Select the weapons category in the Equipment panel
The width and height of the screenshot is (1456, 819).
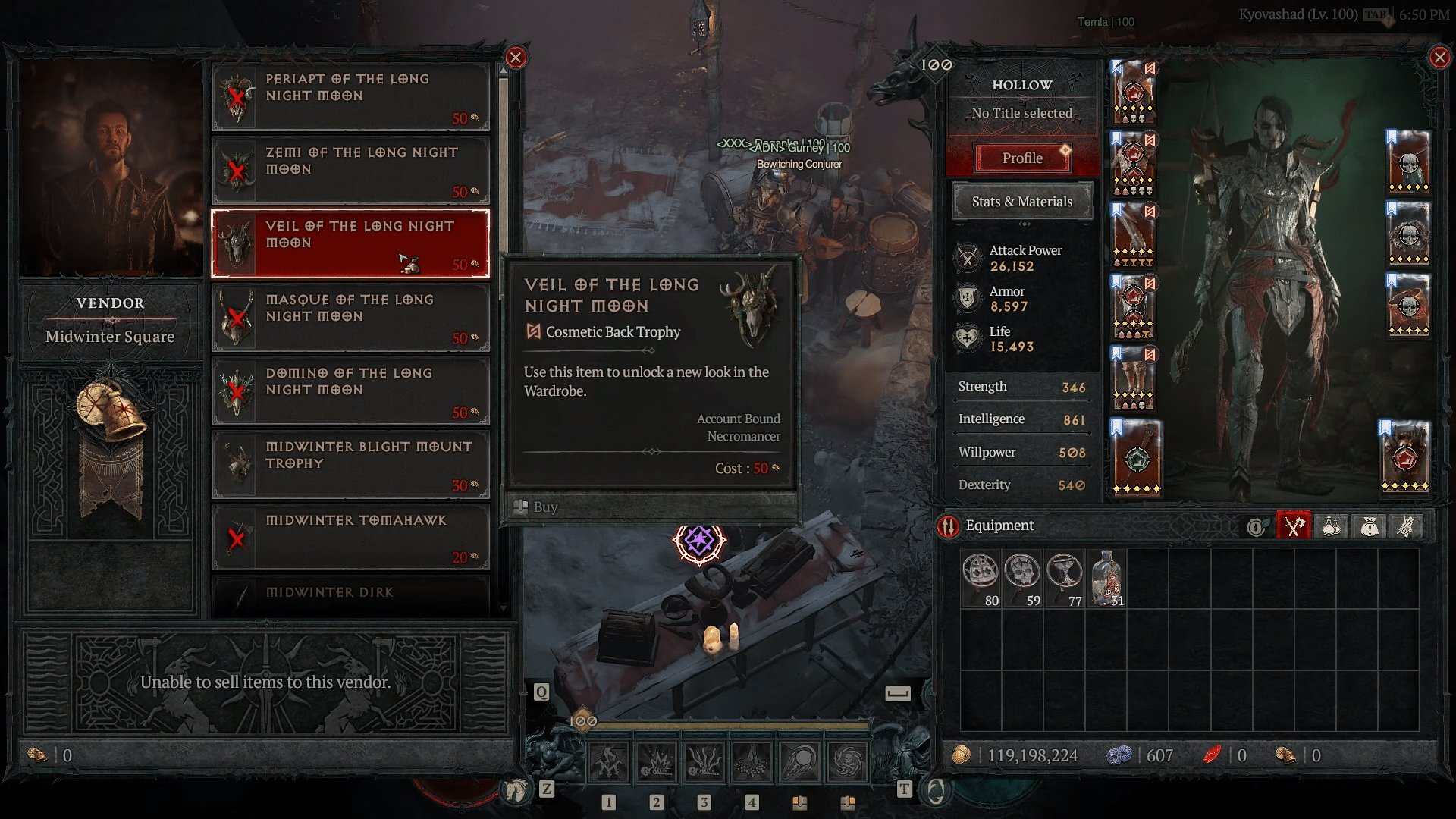click(x=1293, y=526)
